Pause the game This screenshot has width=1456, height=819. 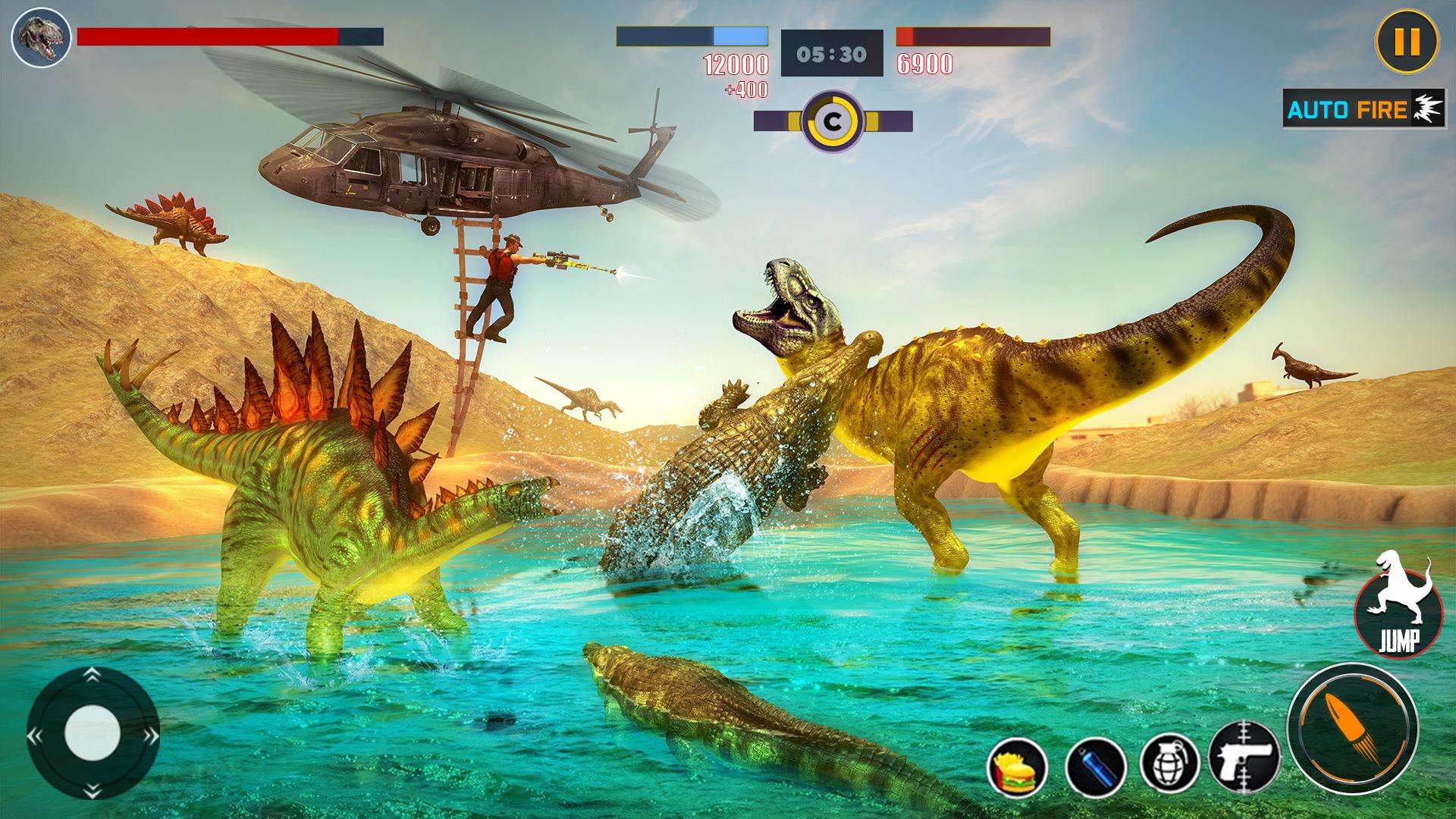[1406, 42]
